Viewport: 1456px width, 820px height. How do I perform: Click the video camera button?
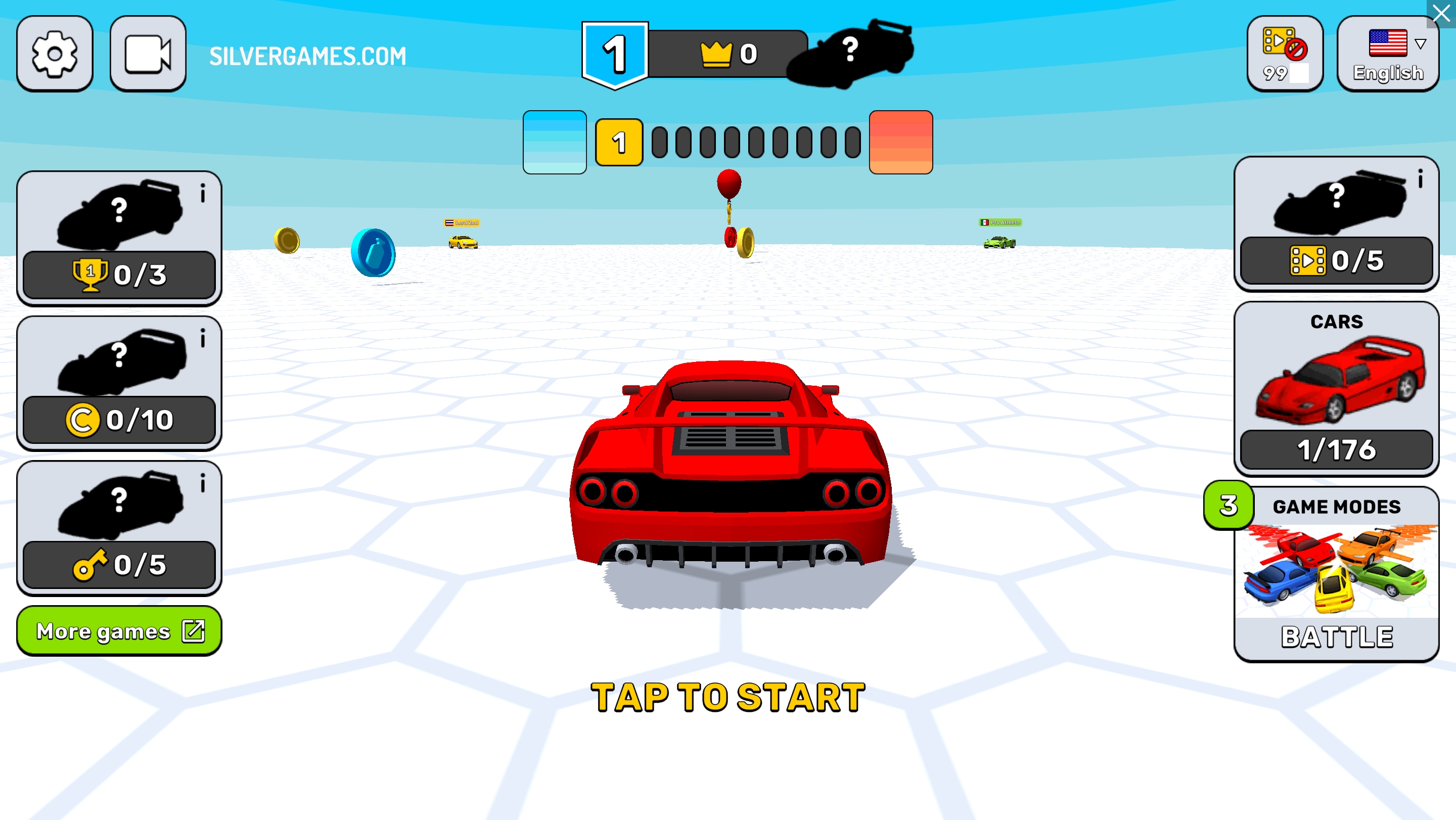pos(148,54)
